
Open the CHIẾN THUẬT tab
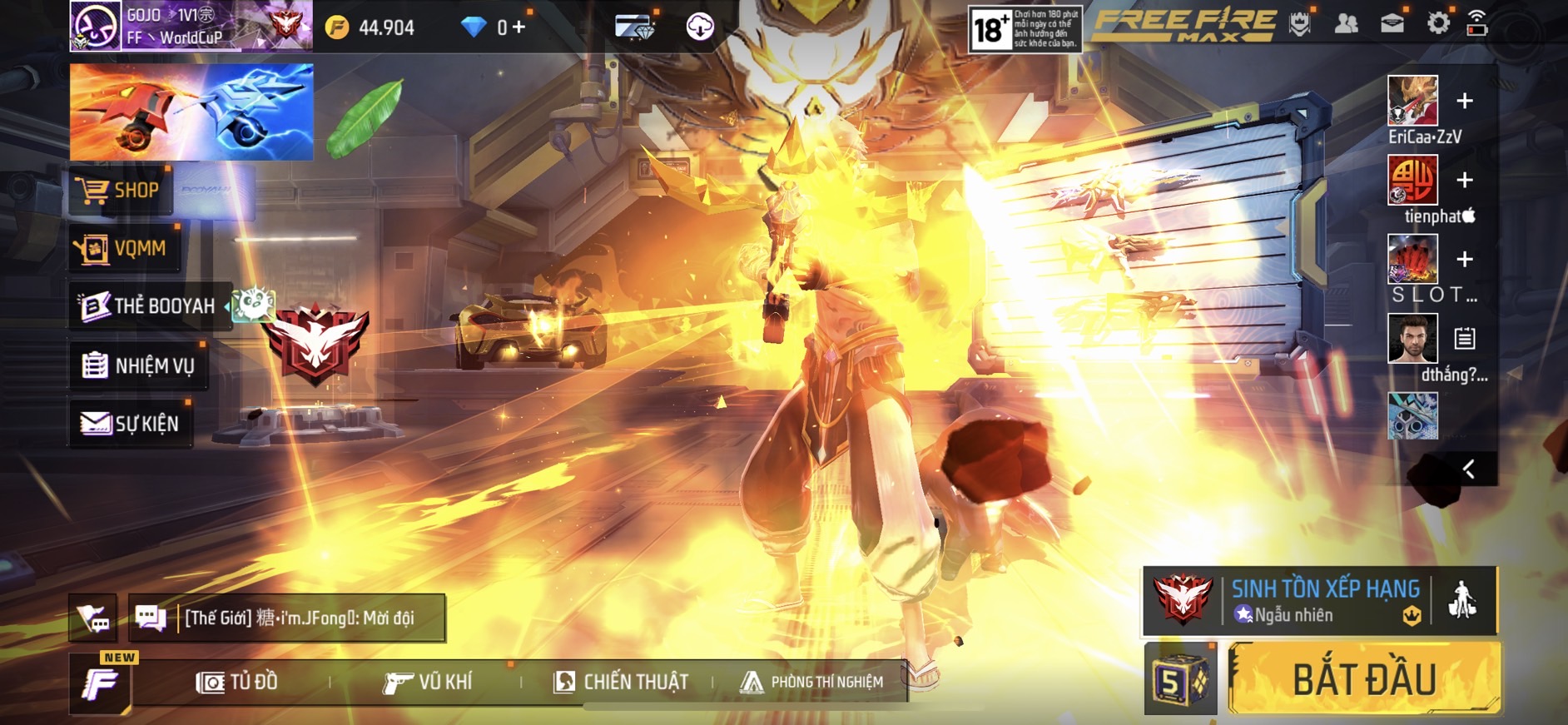pyautogui.click(x=621, y=683)
